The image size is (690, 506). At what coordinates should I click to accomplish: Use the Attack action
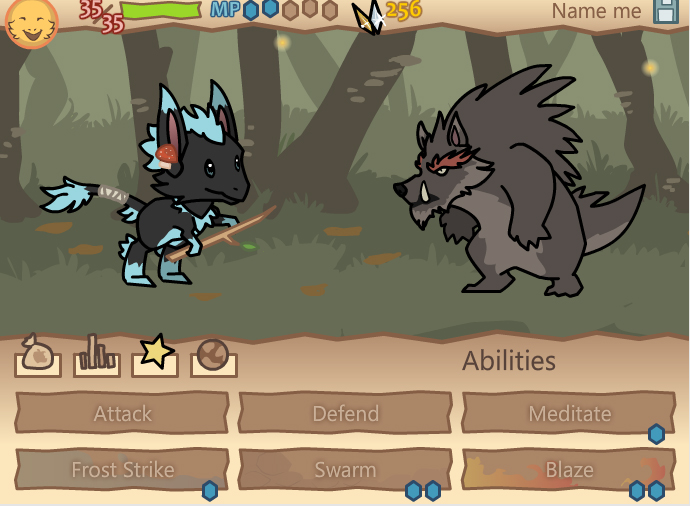coord(122,413)
